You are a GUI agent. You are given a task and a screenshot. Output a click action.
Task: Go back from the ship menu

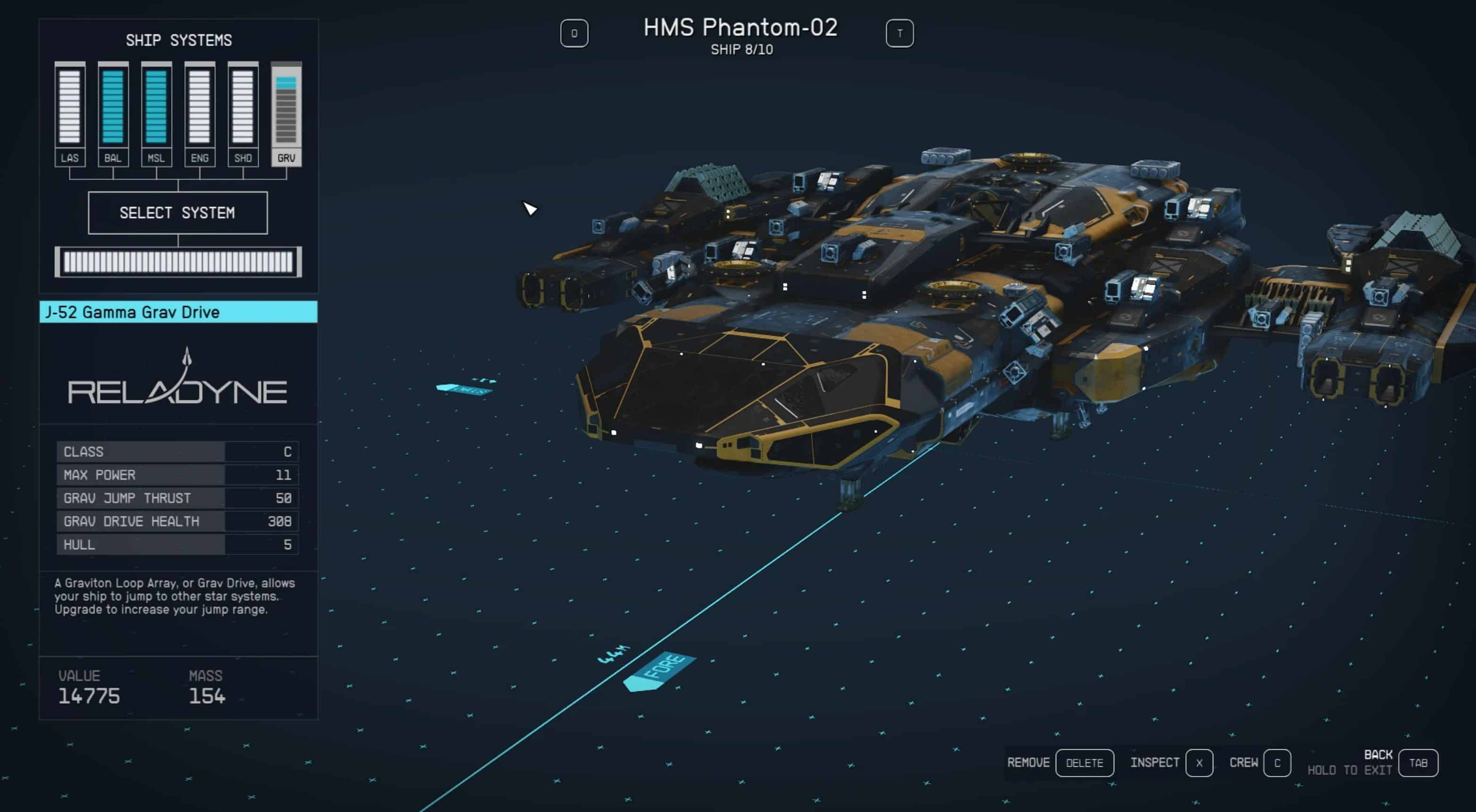1418,763
